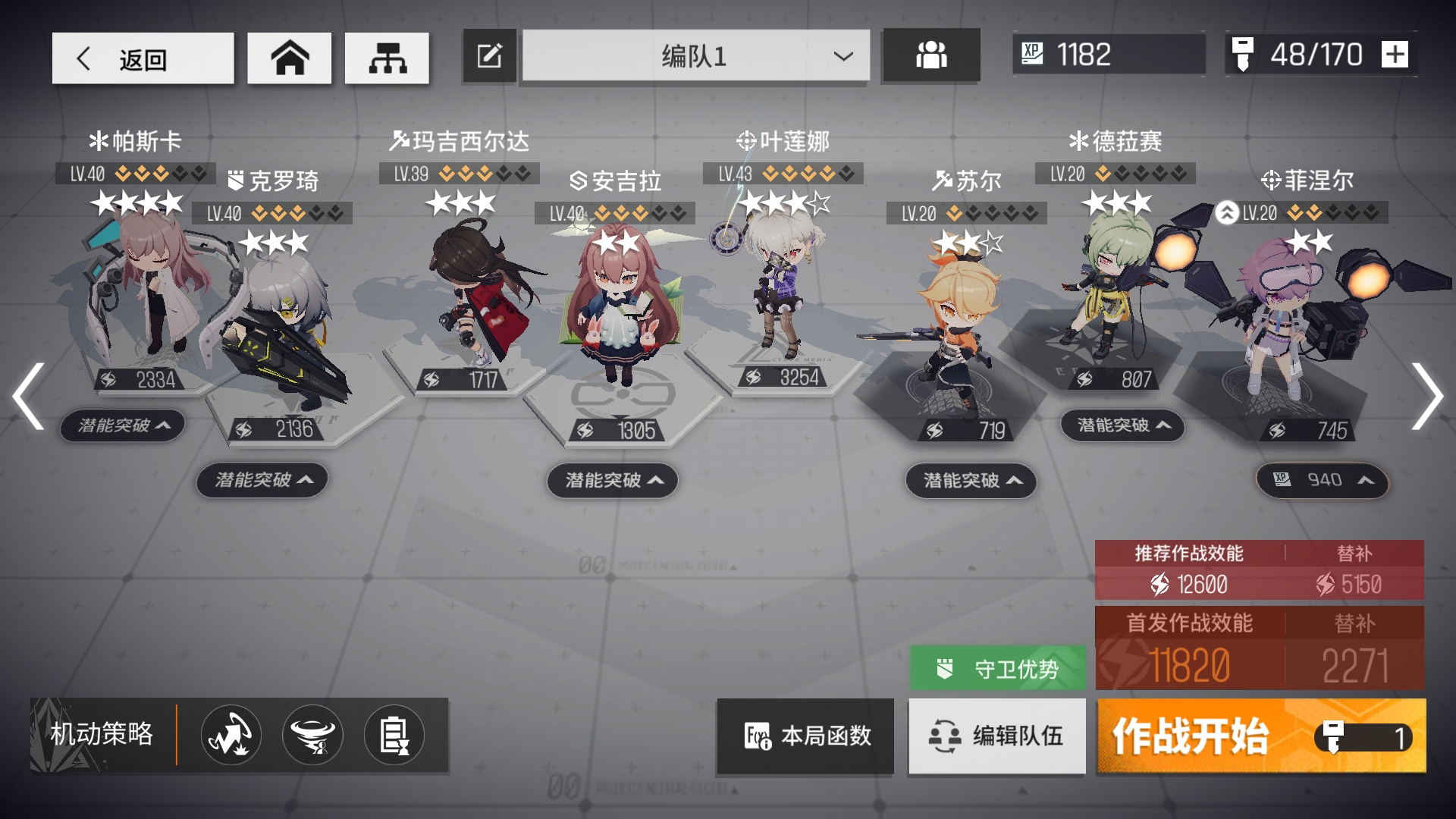
Task: Click the home icon in top toolbar
Action: point(289,57)
